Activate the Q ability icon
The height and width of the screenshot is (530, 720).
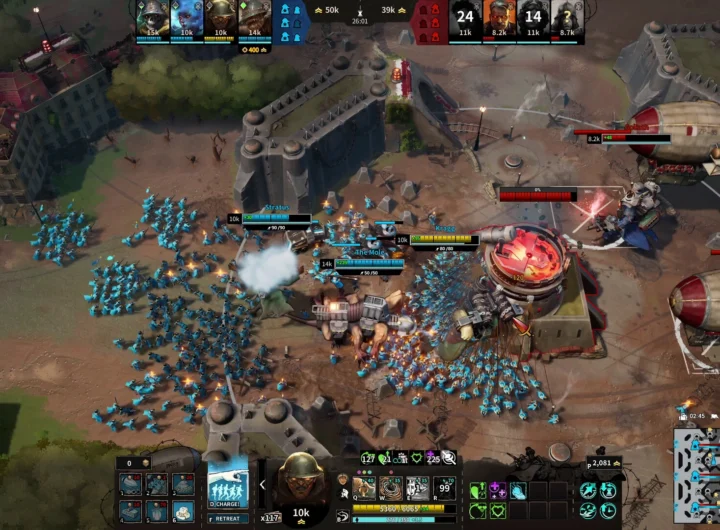click(x=365, y=488)
